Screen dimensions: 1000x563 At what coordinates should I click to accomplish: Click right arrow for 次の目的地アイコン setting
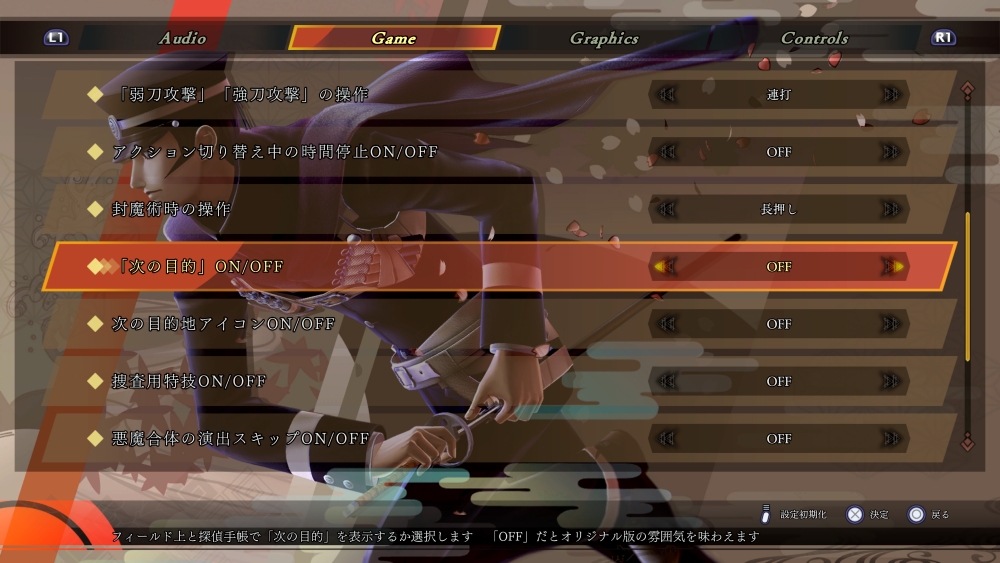pos(892,324)
